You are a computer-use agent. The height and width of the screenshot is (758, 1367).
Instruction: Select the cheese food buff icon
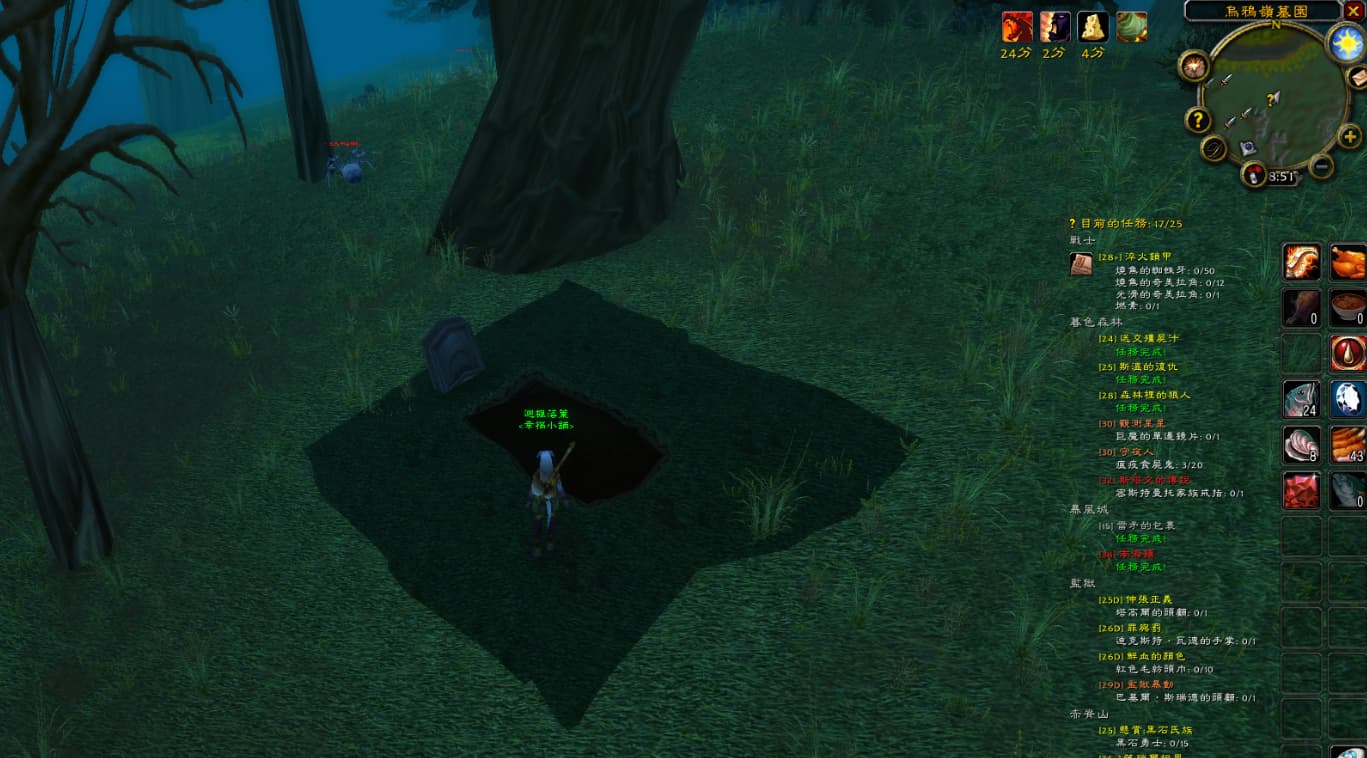1092,27
